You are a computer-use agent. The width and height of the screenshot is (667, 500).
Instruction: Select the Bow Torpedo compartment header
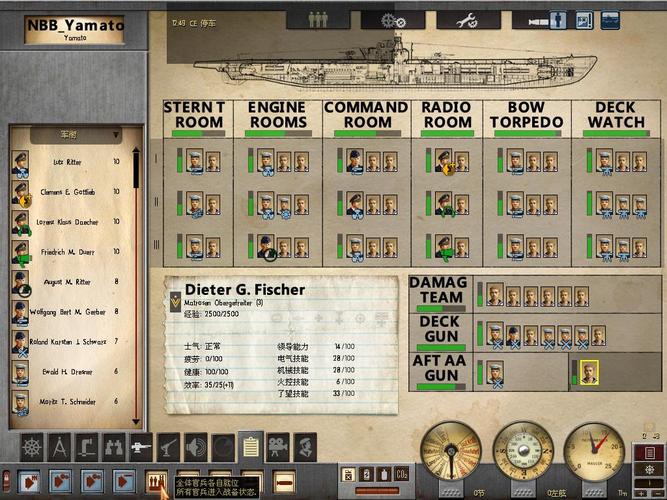click(x=527, y=115)
